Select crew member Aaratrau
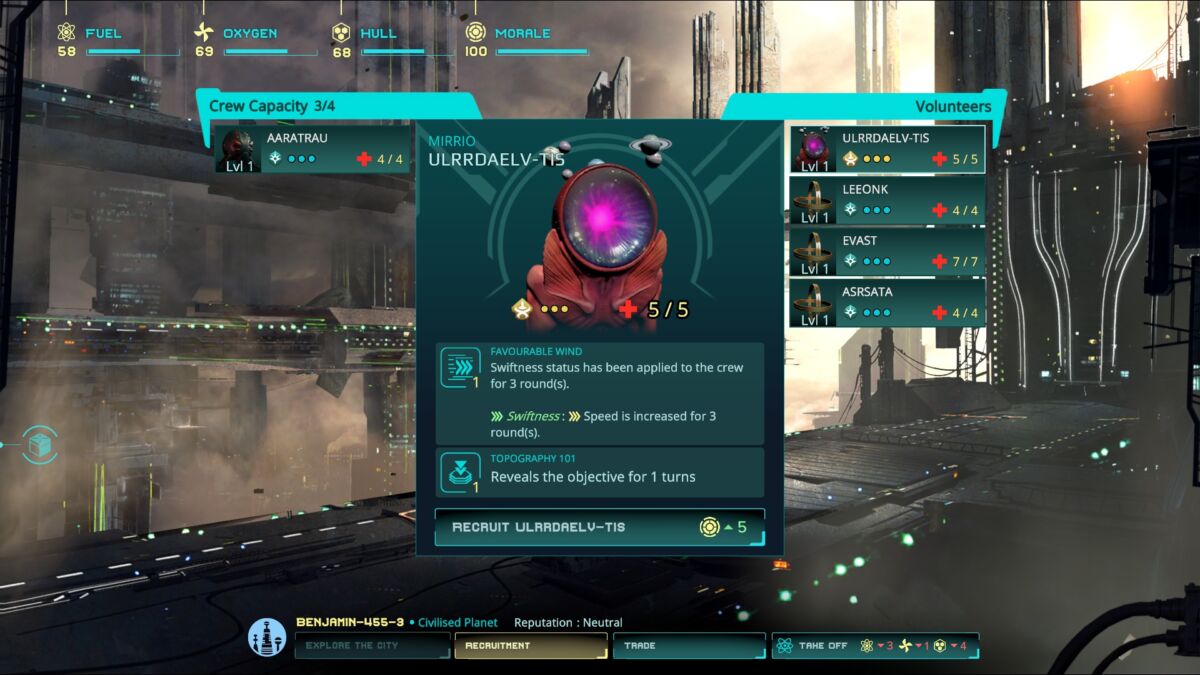The height and width of the screenshot is (675, 1200). click(x=312, y=149)
